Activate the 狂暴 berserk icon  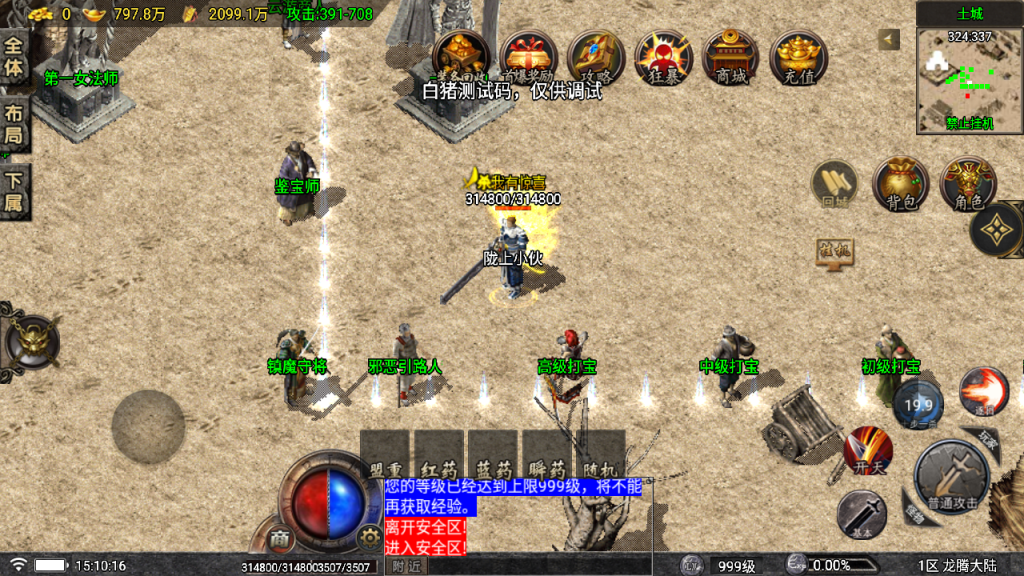pyautogui.click(x=663, y=56)
